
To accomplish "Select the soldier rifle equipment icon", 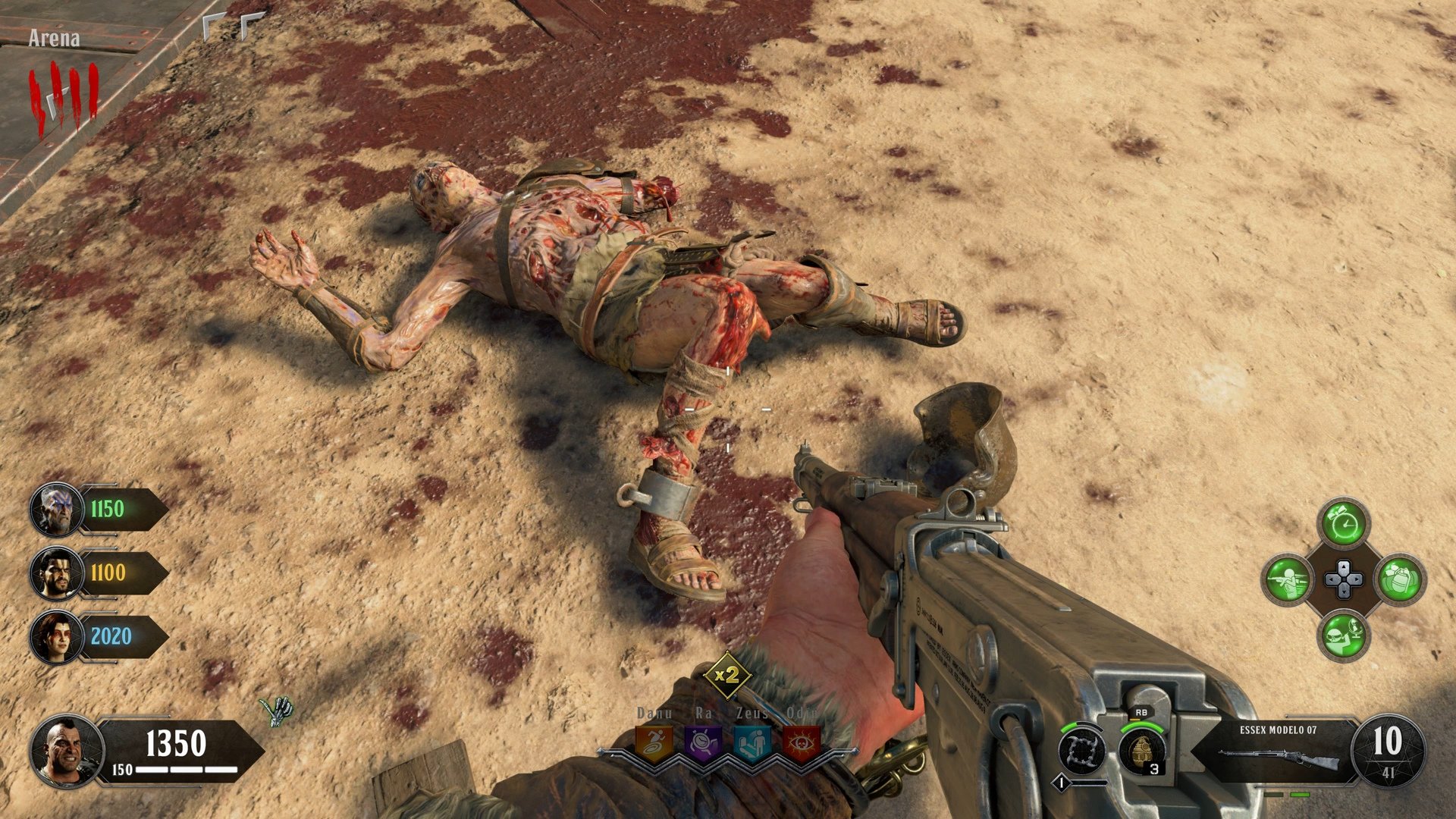I will click(x=1289, y=580).
